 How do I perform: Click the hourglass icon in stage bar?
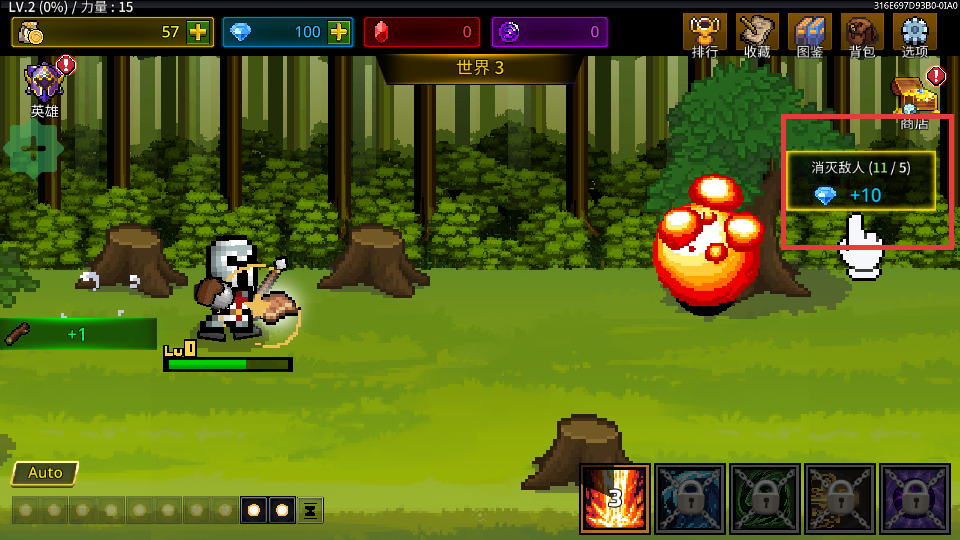point(310,510)
